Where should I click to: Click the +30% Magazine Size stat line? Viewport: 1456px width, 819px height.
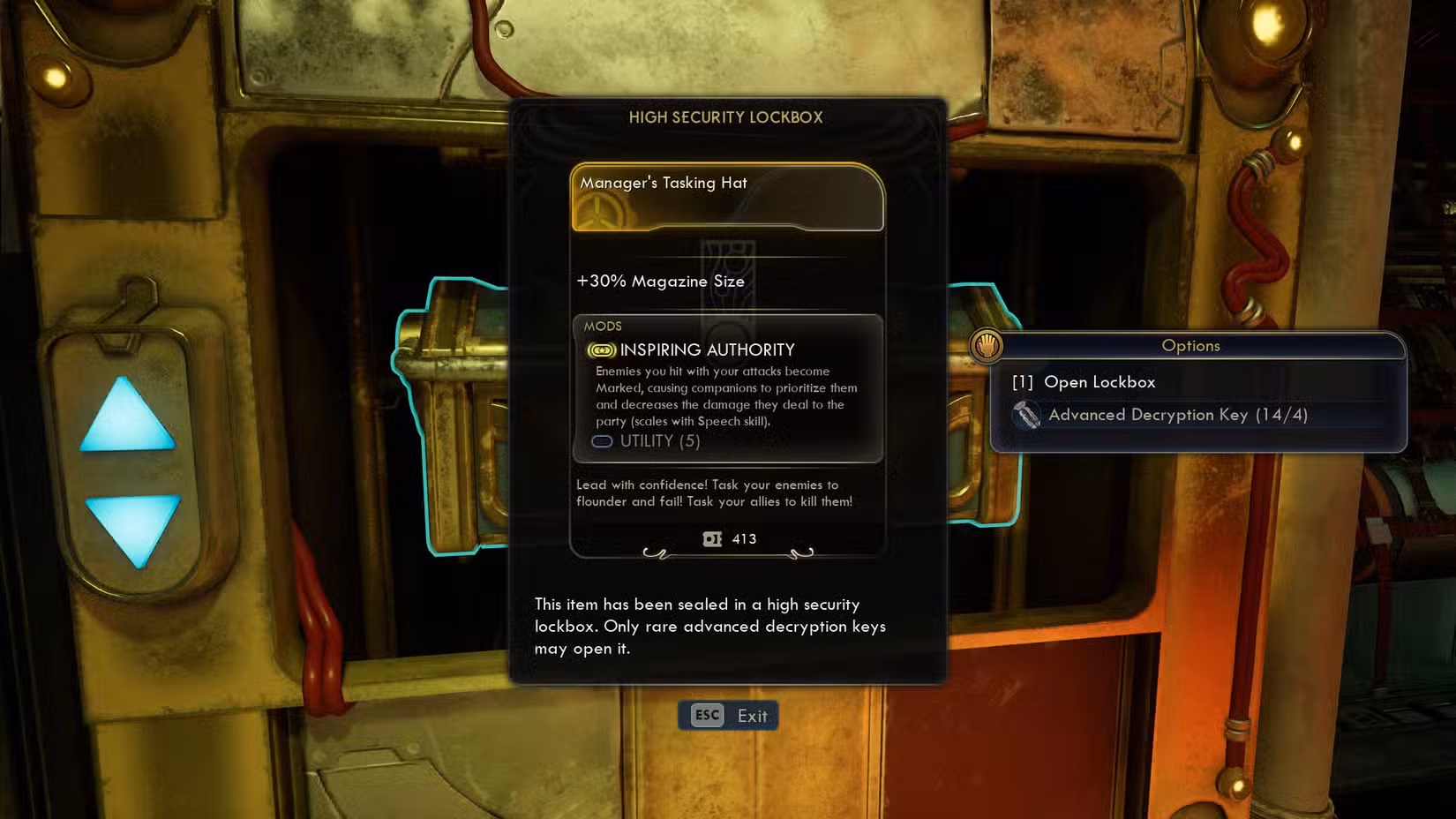click(660, 281)
